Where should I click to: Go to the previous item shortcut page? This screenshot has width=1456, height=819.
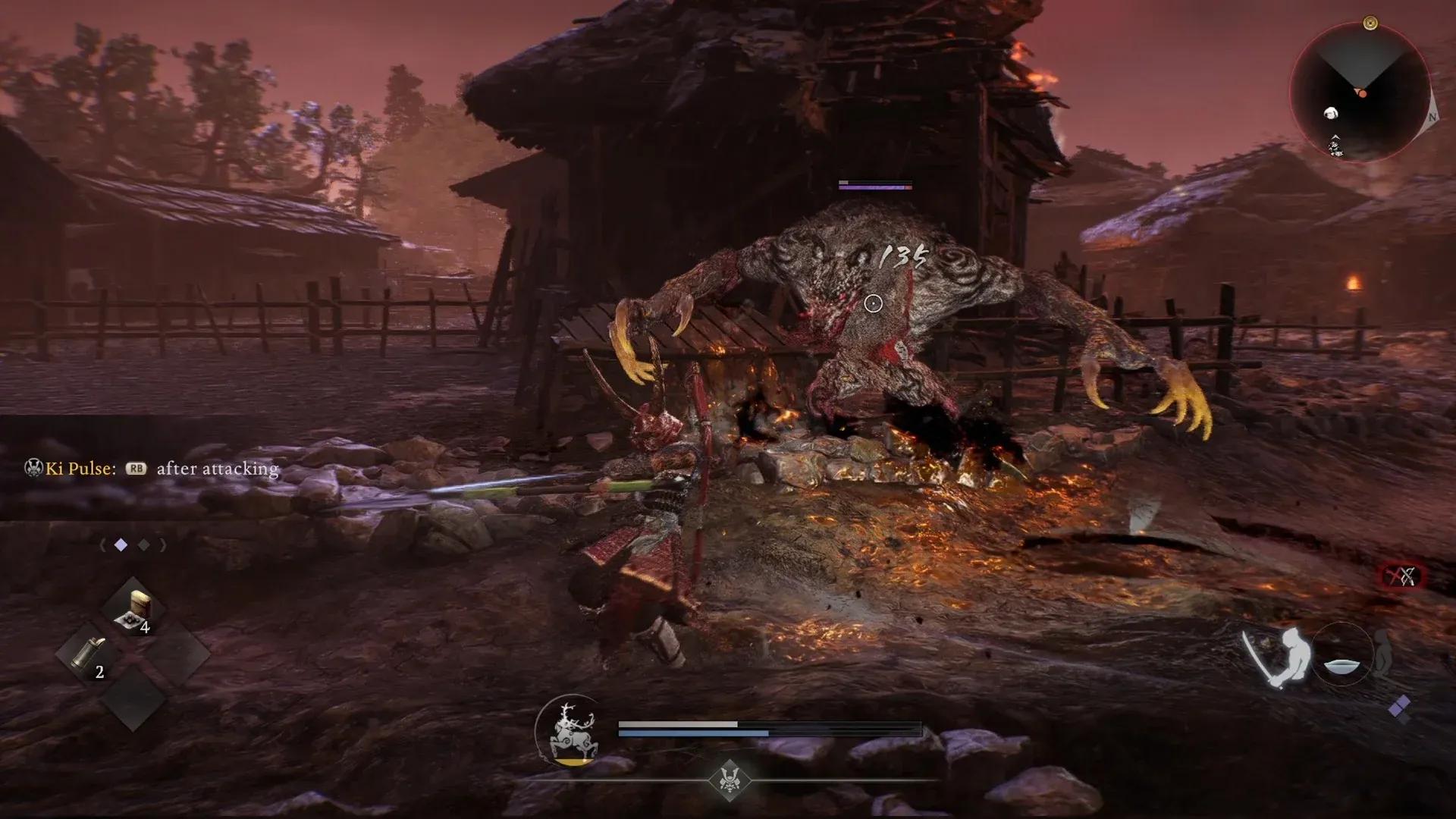tap(102, 545)
